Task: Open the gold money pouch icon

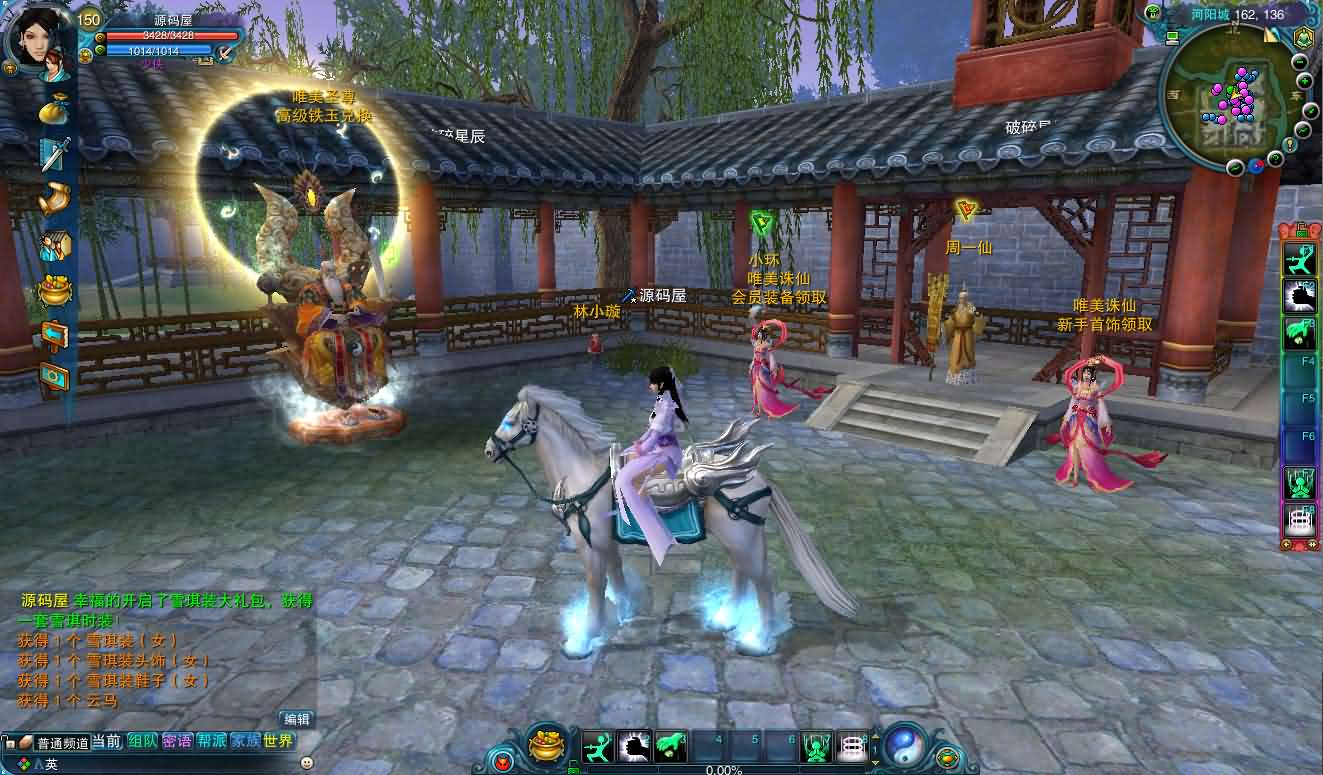Action: point(55,108)
